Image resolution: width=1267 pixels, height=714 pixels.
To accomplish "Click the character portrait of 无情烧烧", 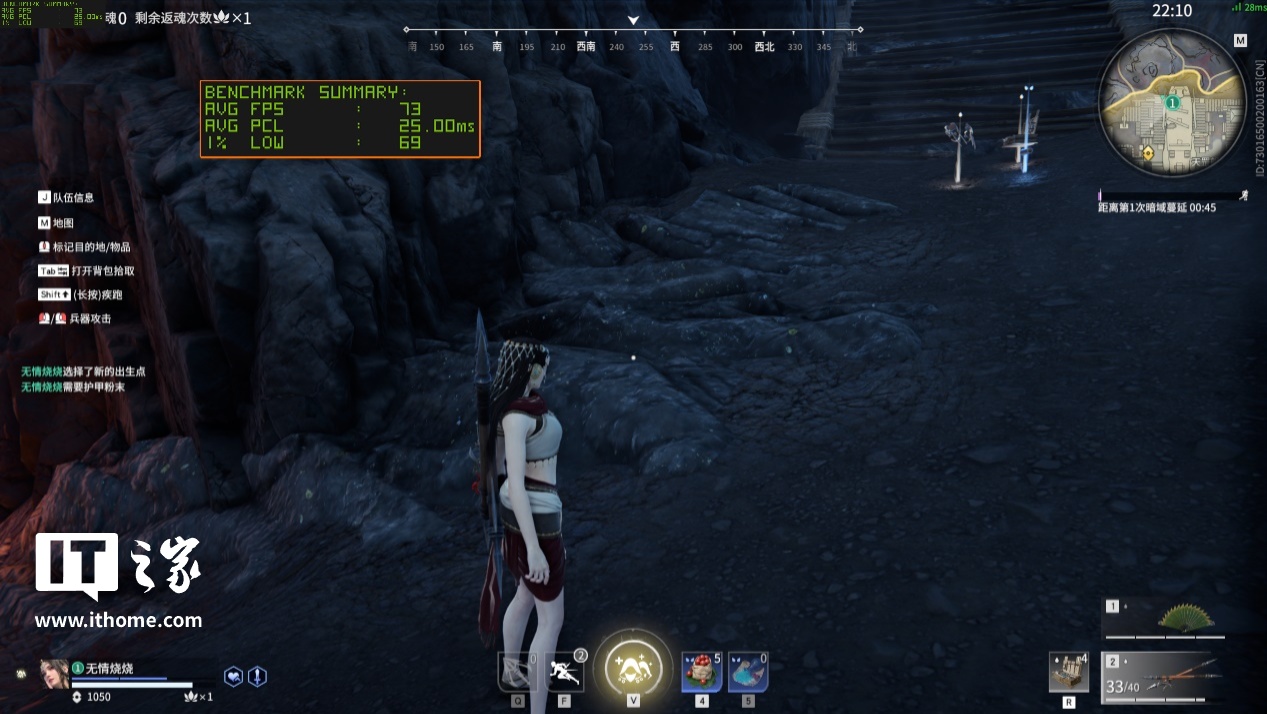I will pos(54,673).
